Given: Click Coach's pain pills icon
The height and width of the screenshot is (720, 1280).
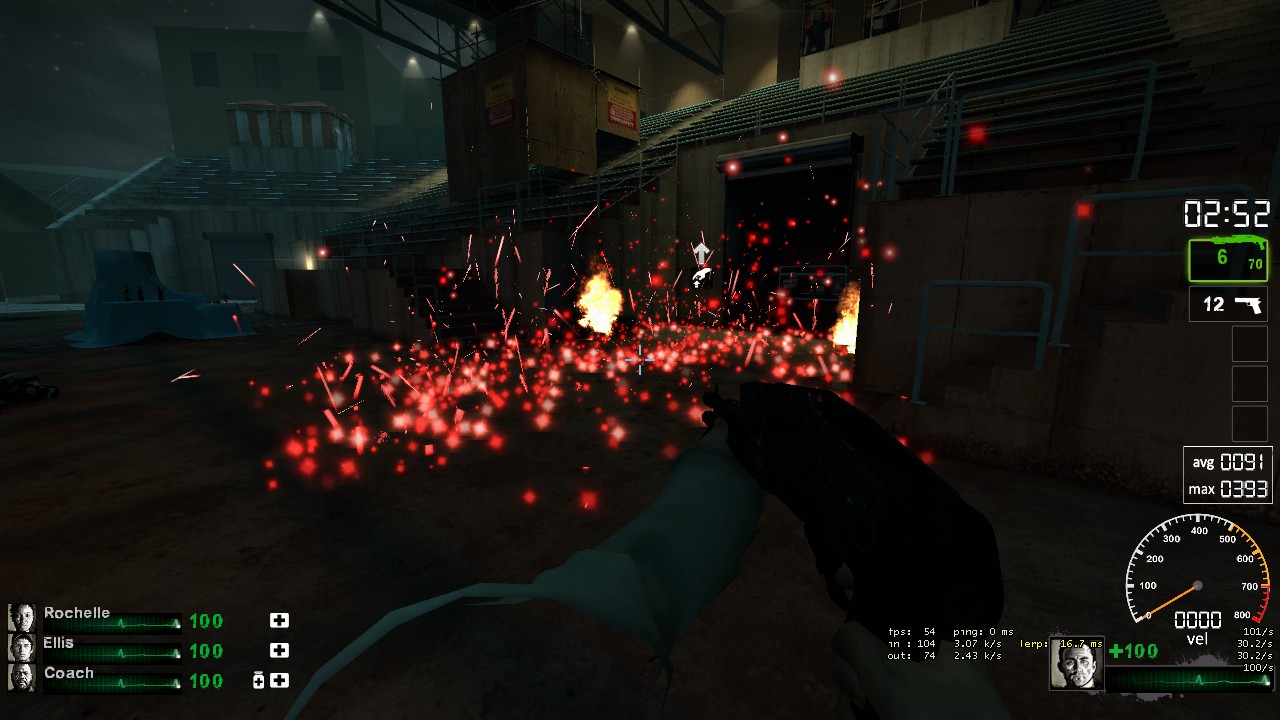Looking at the screenshot, I should pos(259,681).
